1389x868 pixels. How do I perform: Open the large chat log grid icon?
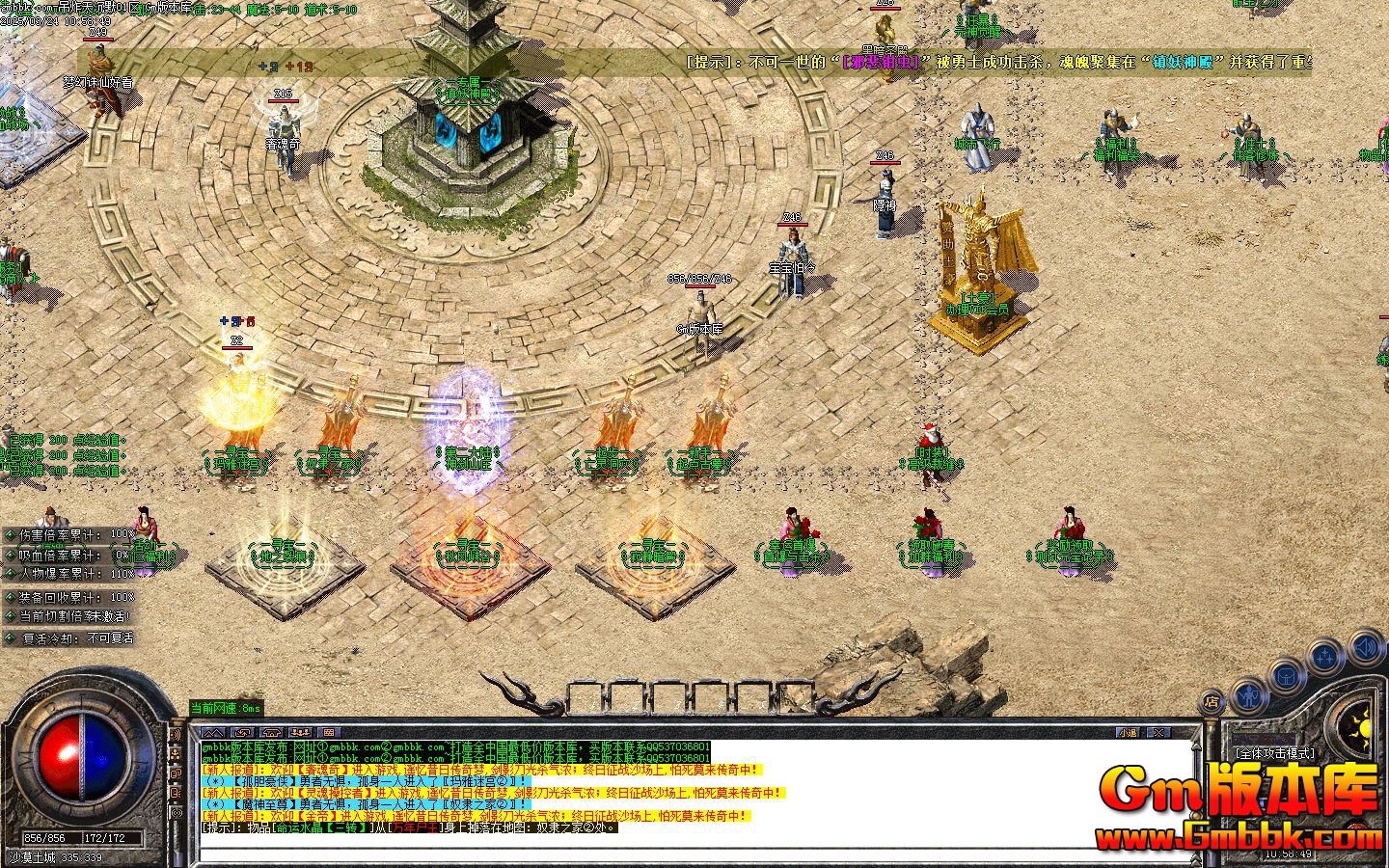[x=329, y=732]
